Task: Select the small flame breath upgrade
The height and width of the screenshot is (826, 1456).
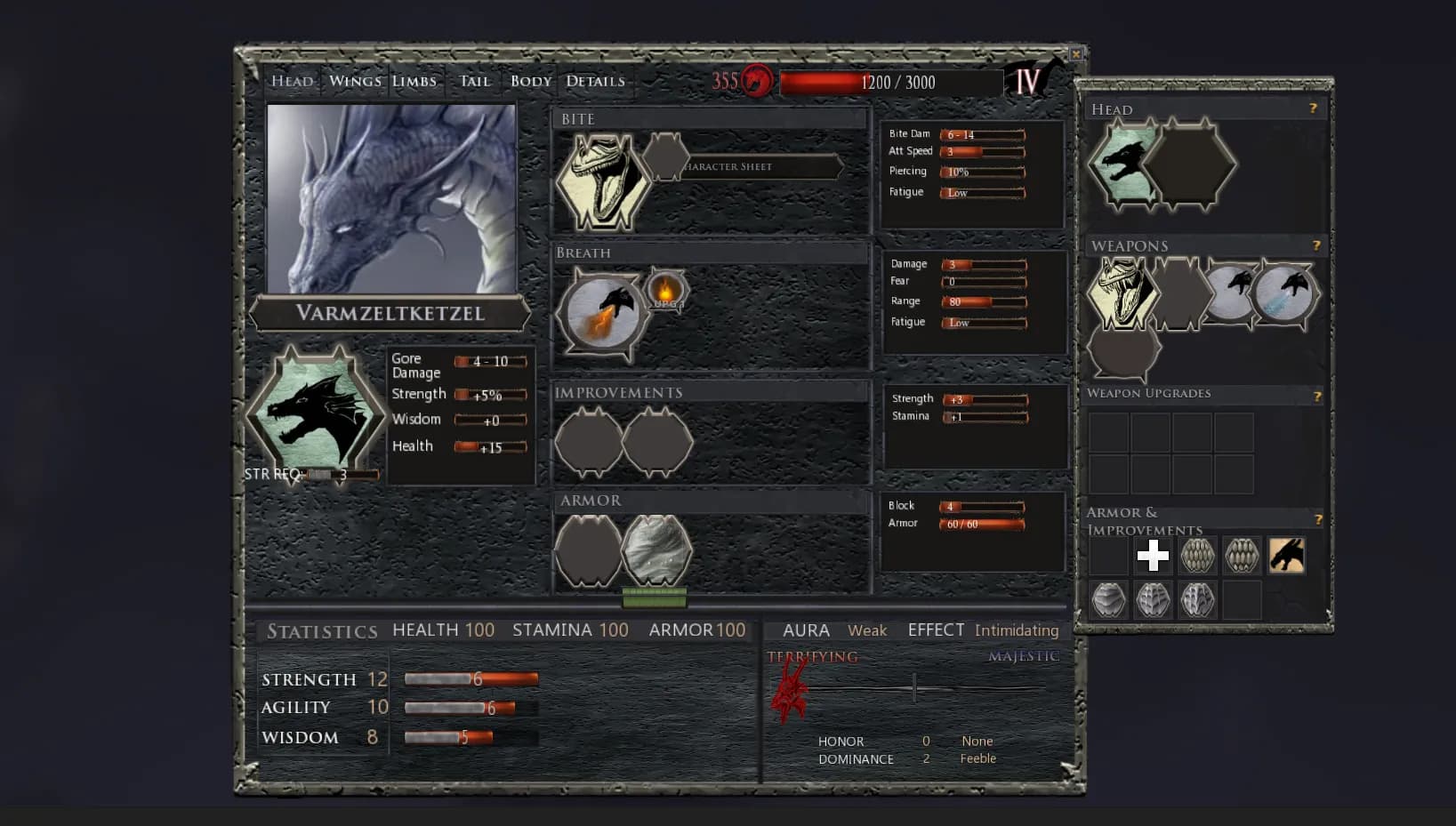Action: point(665,290)
